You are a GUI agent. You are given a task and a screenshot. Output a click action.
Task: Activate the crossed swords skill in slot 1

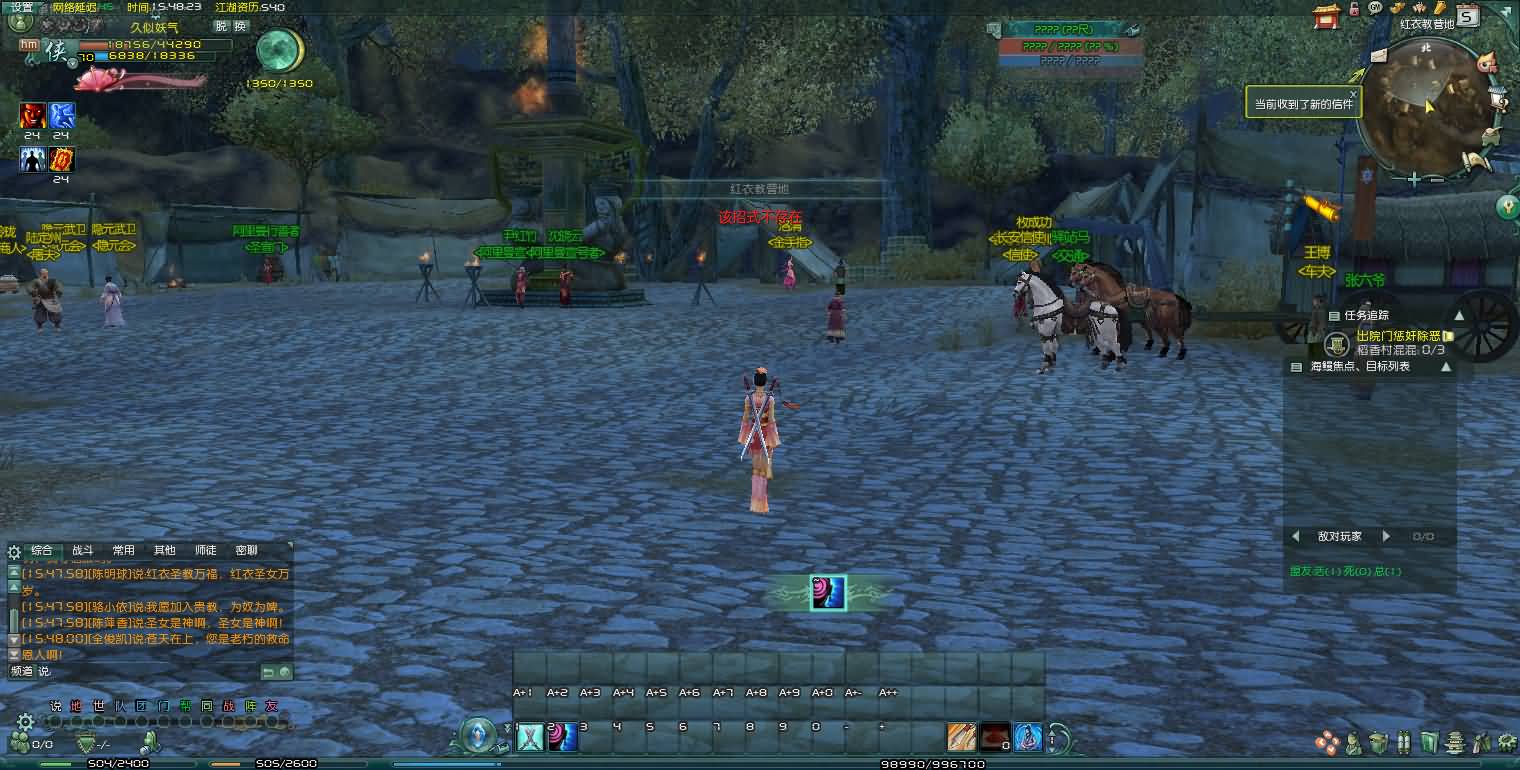[530, 737]
